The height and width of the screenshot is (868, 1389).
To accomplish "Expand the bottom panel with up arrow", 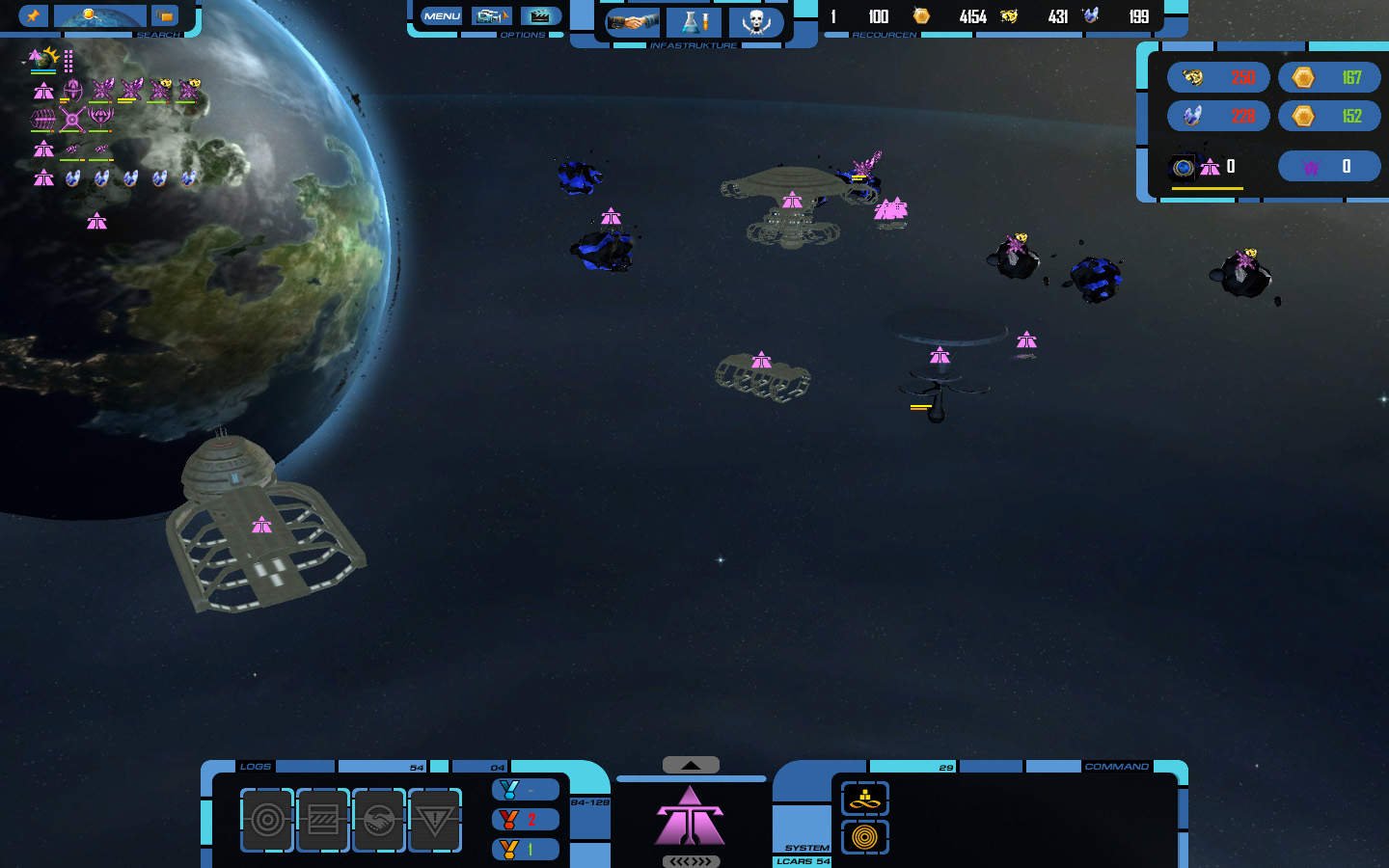I will [x=691, y=765].
